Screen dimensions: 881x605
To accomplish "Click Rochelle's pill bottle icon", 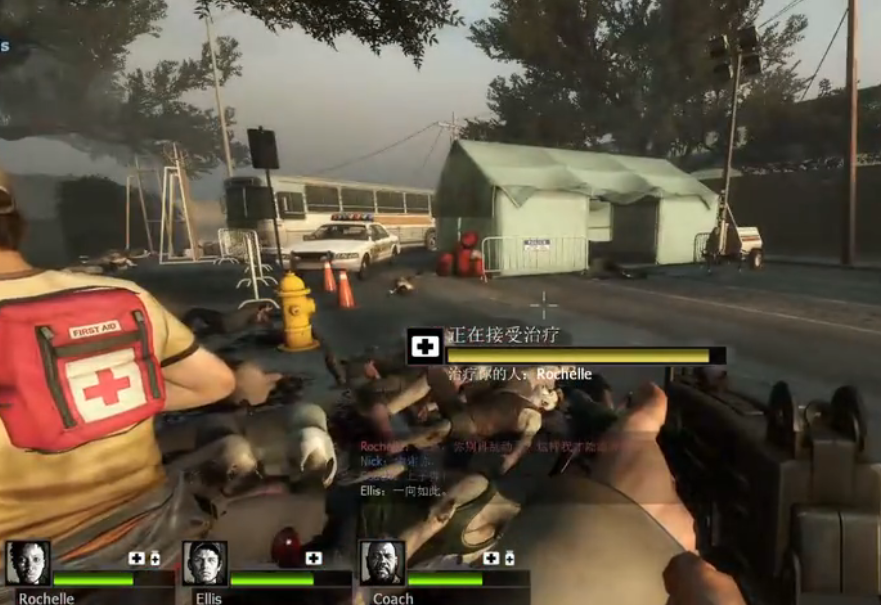I will pos(155,558).
